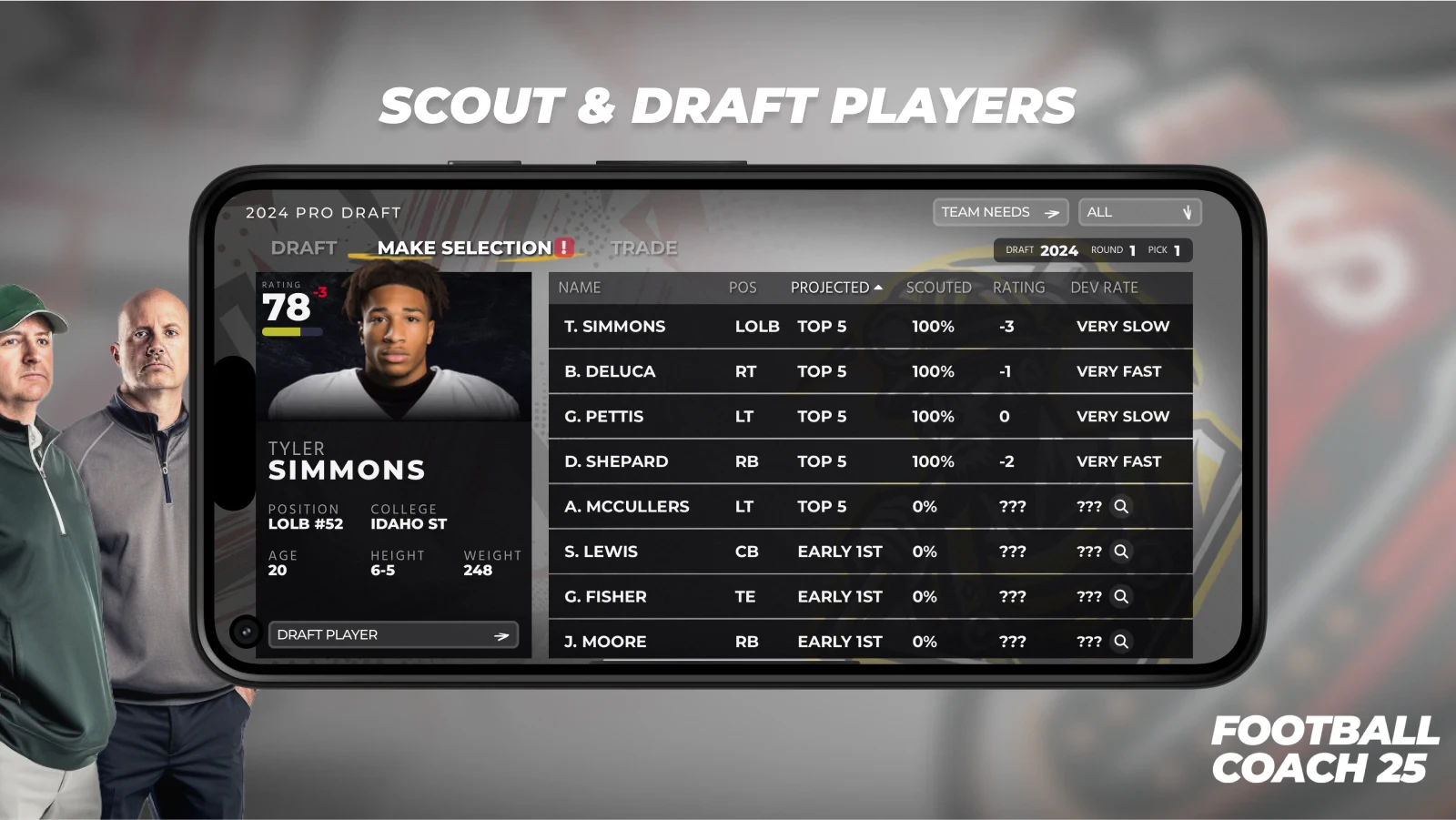
Task: Switch to the Draft tab
Action: [304, 248]
